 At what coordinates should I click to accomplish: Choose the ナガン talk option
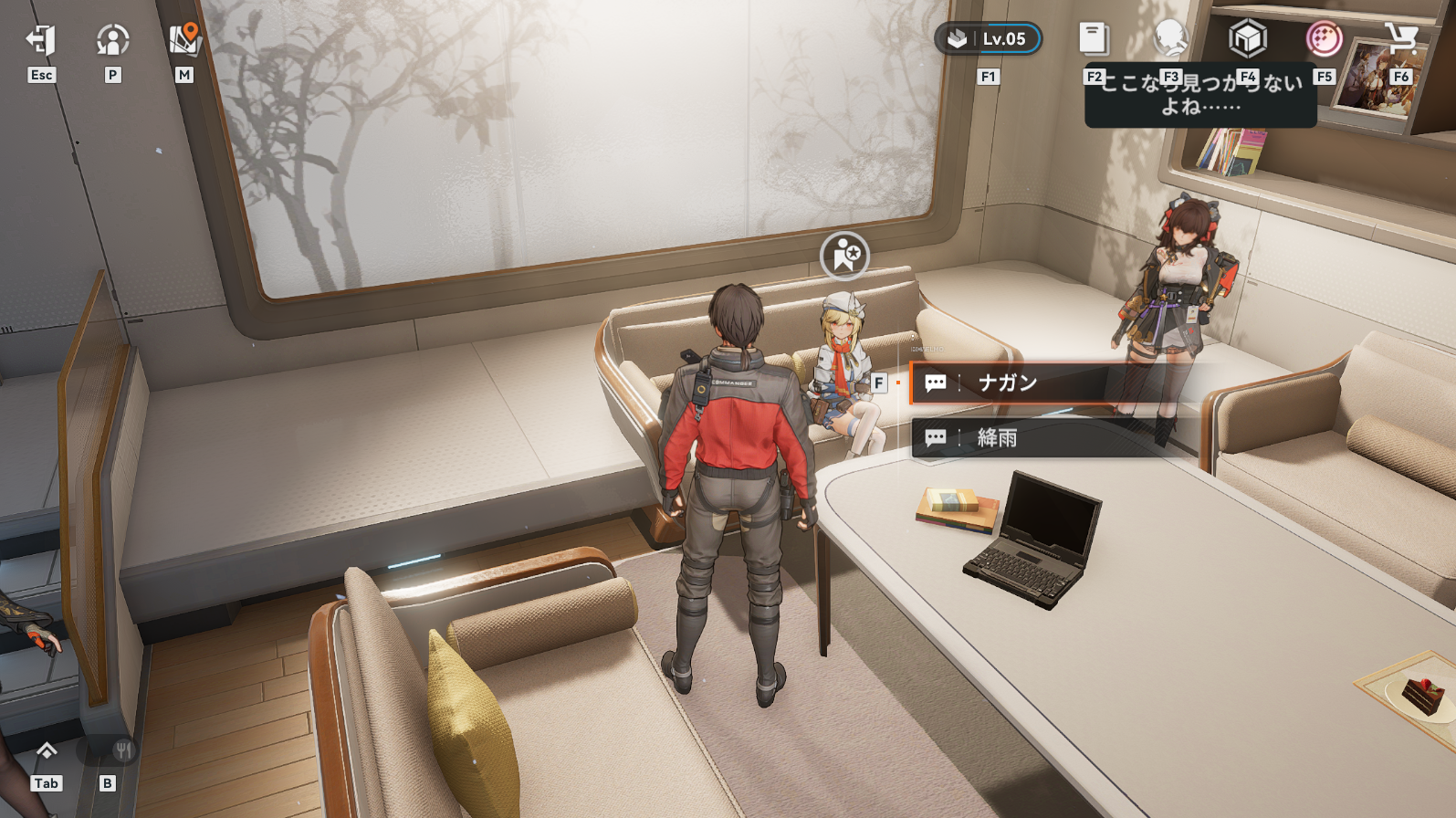point(1013,383)
